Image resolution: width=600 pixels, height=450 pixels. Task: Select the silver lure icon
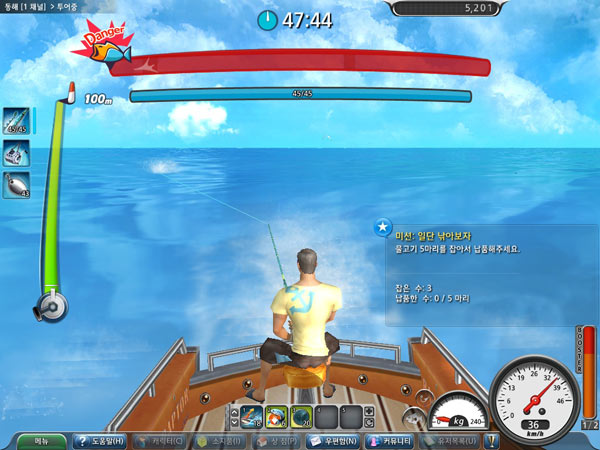coord(16,185)
